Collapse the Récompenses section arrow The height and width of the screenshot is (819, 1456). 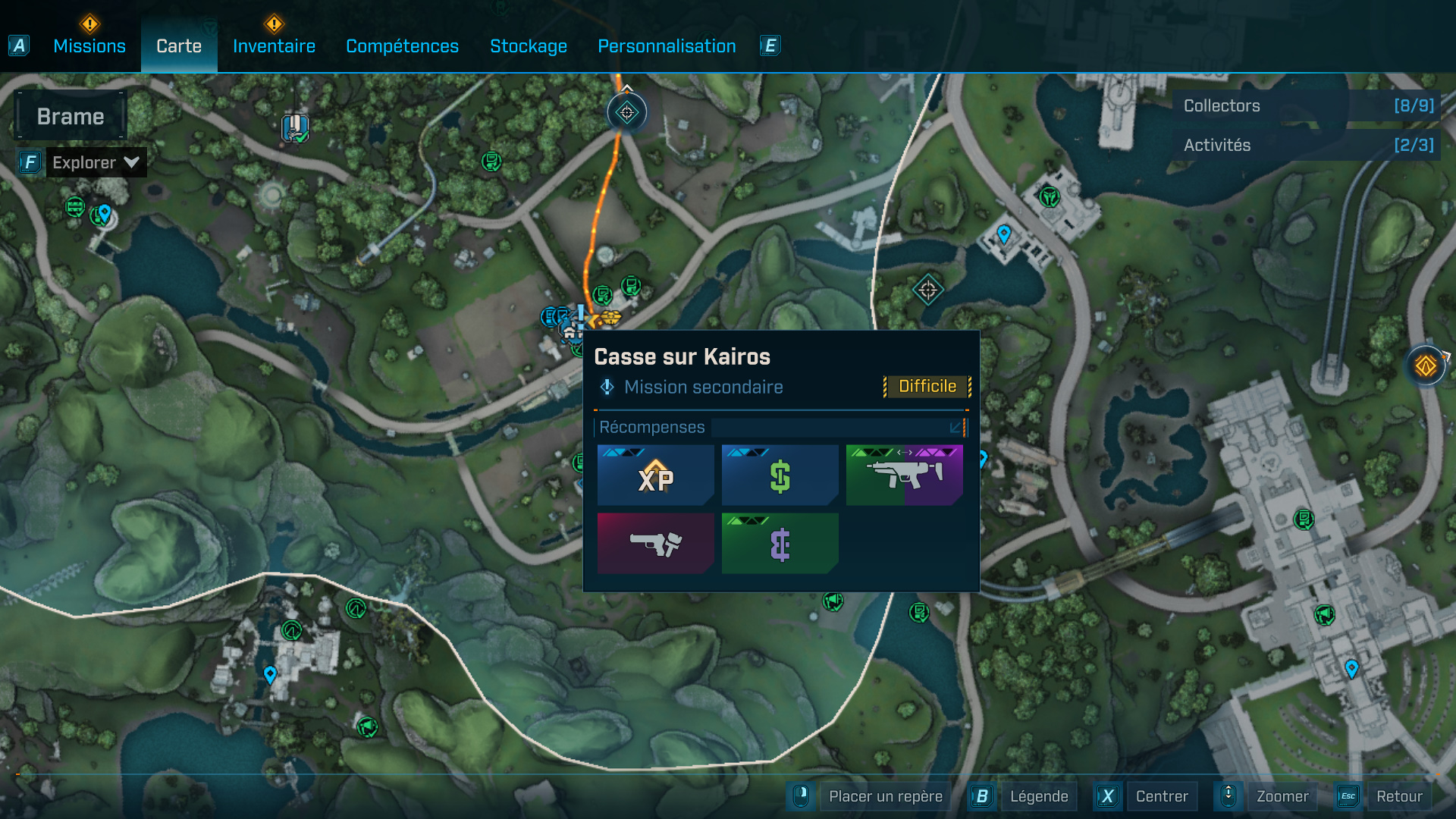(x=955, y=428)
